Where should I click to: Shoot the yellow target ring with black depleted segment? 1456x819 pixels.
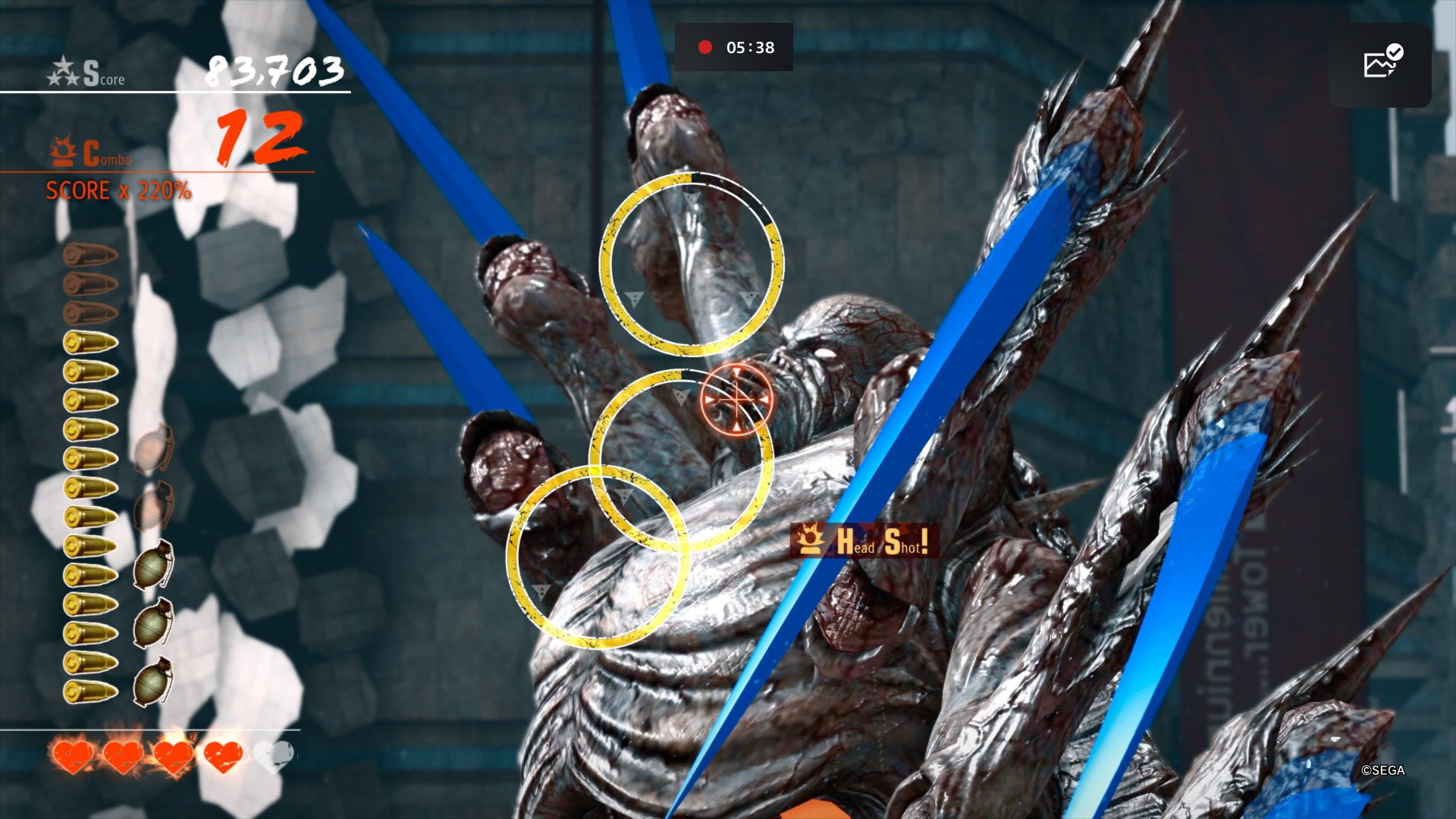pyautogui.click(x=691, y=264)
